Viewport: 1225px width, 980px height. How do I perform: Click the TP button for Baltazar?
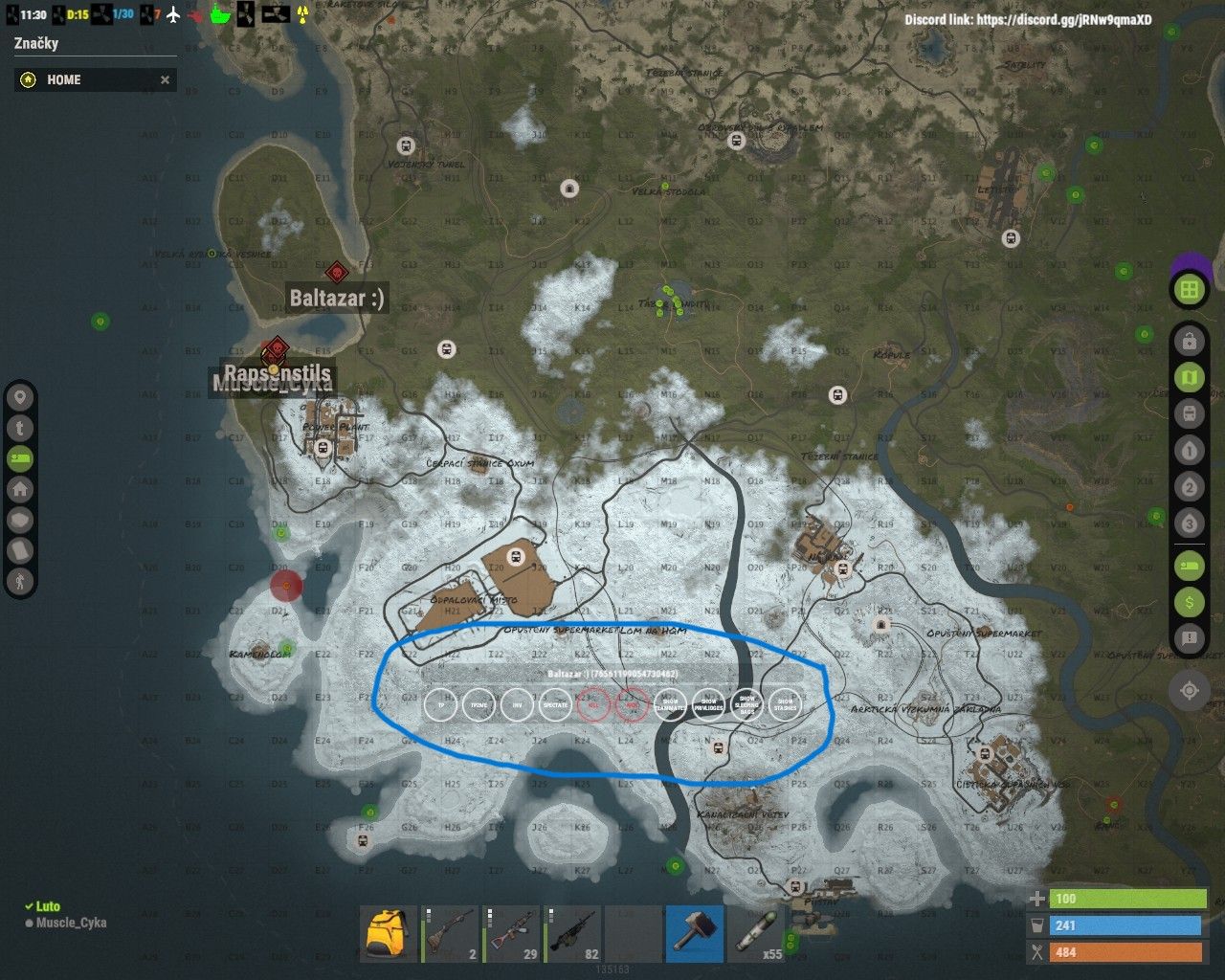[441, 705]
